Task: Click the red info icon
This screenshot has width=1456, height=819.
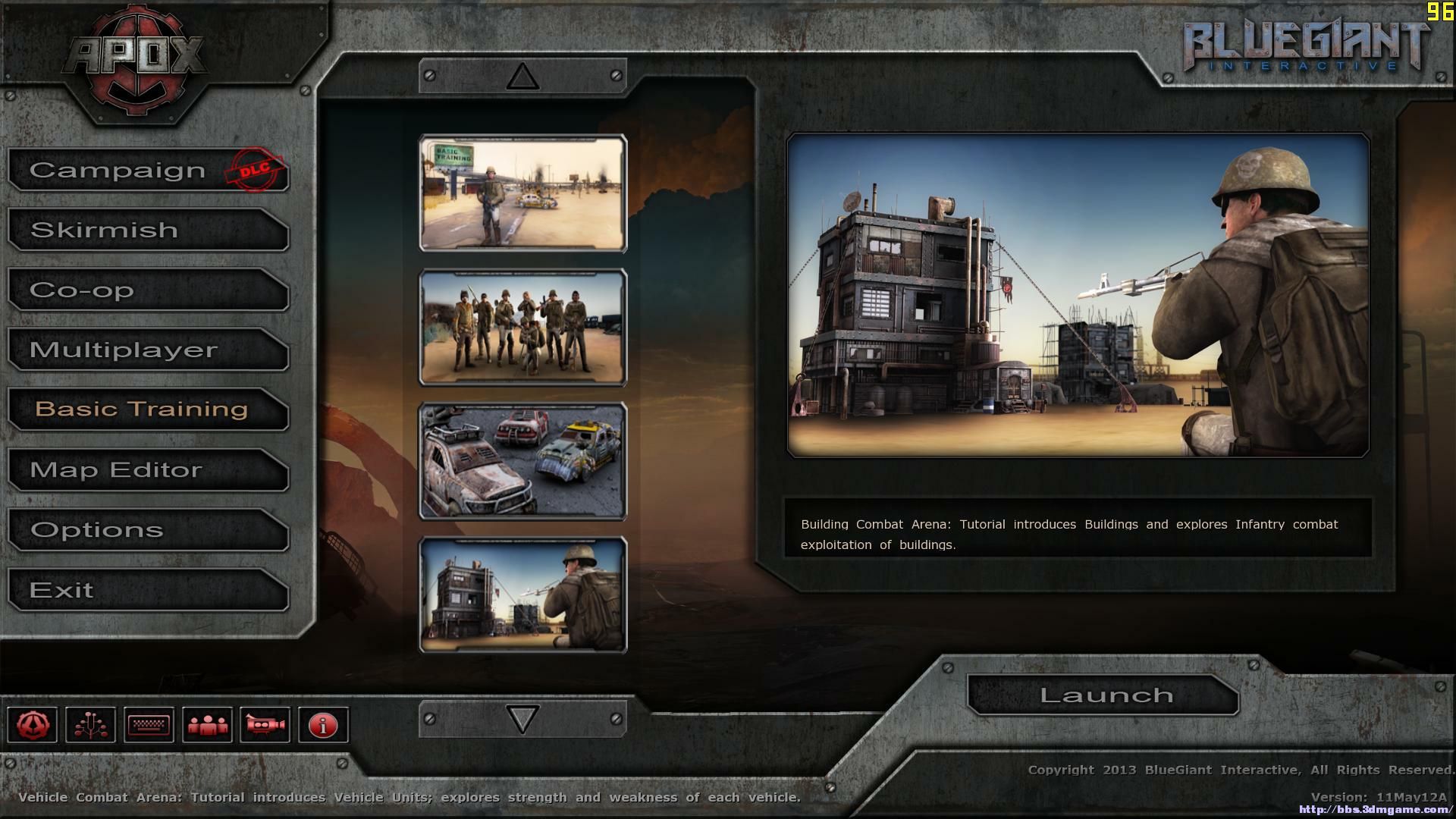Action: (x=323, y=725)
